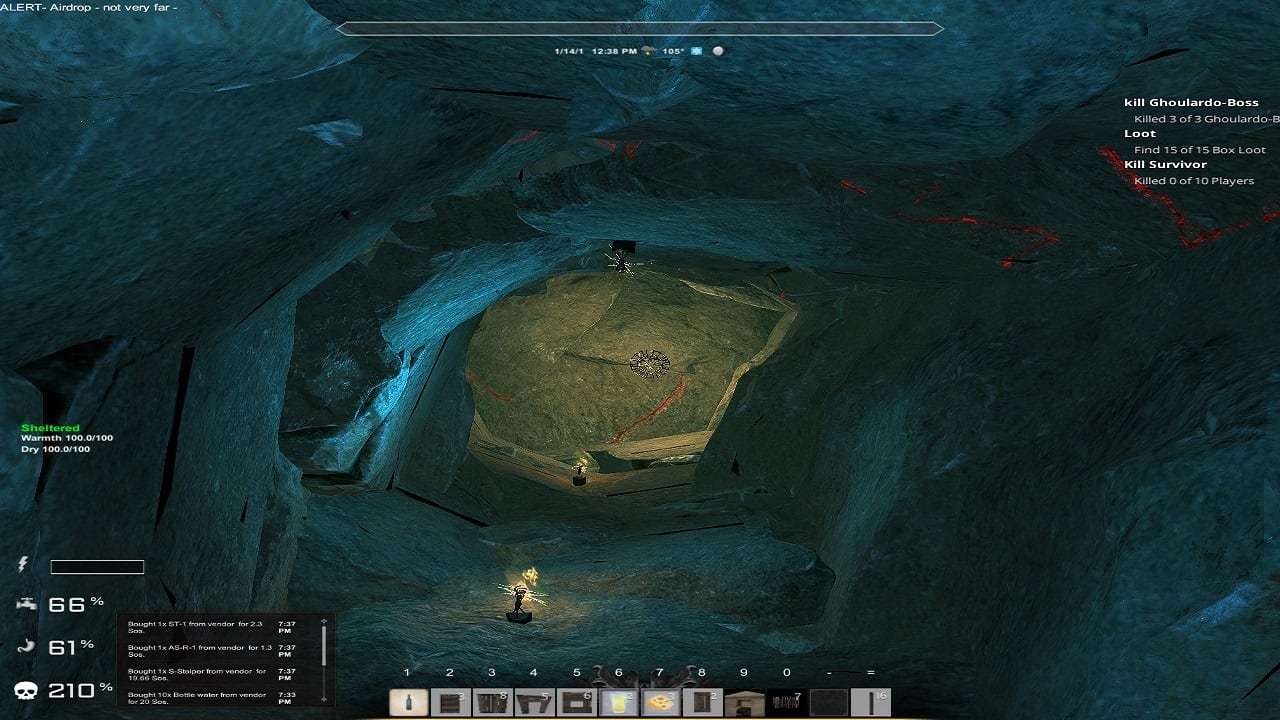Image resolution: width=1280 pixels, height=720 pixels.
Task: Click the purchase log scrollbar down arrow
Action: tap(323, 698)
